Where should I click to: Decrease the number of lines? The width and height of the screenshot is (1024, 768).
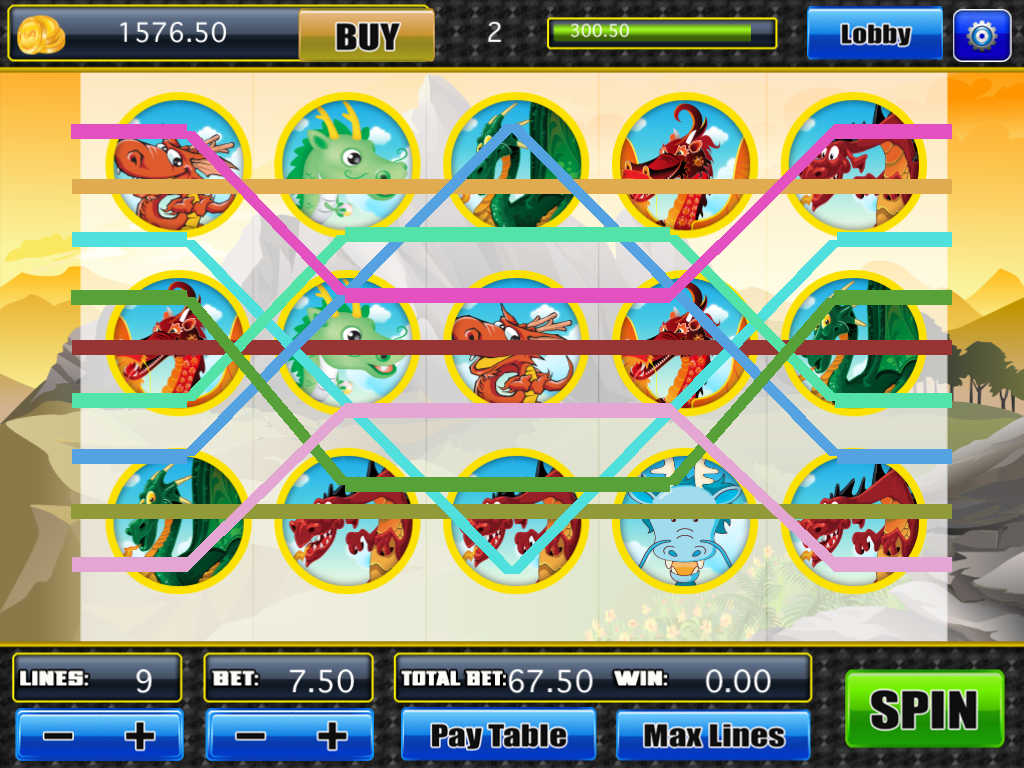[58, 736]
